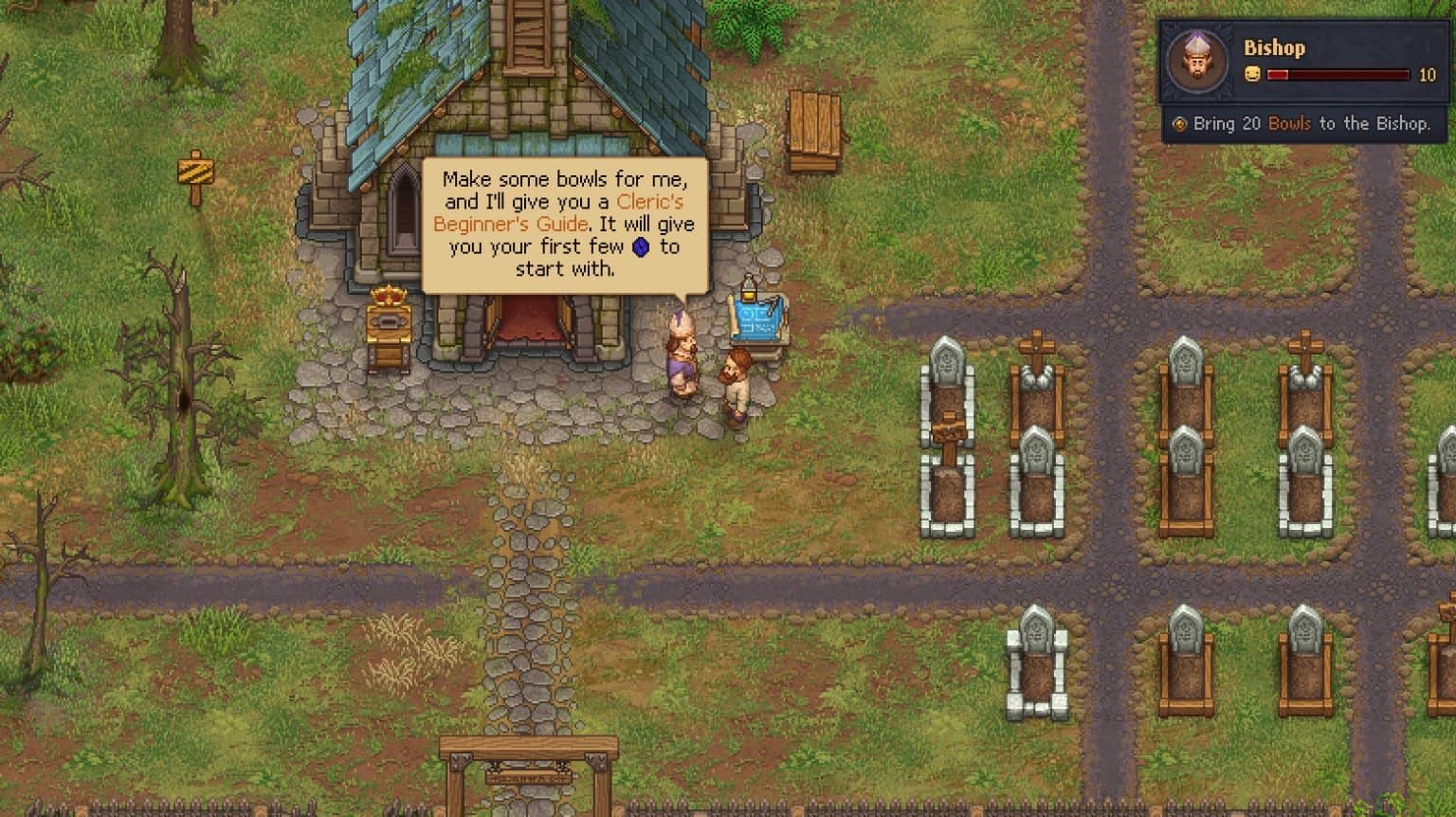
Task: Click the Bishop reputation progress bar
Action: click(1337, 74)
